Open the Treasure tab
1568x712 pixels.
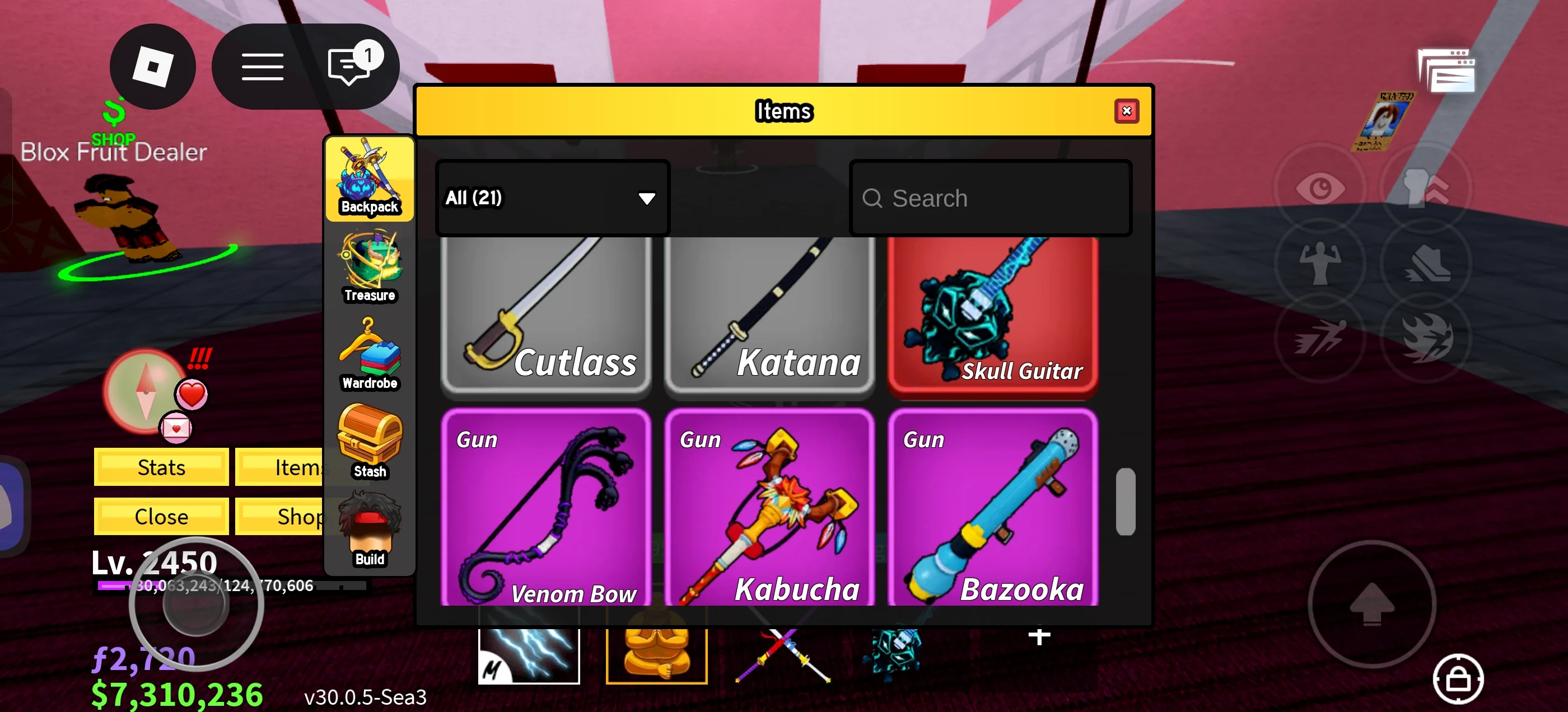coord(370,267)
